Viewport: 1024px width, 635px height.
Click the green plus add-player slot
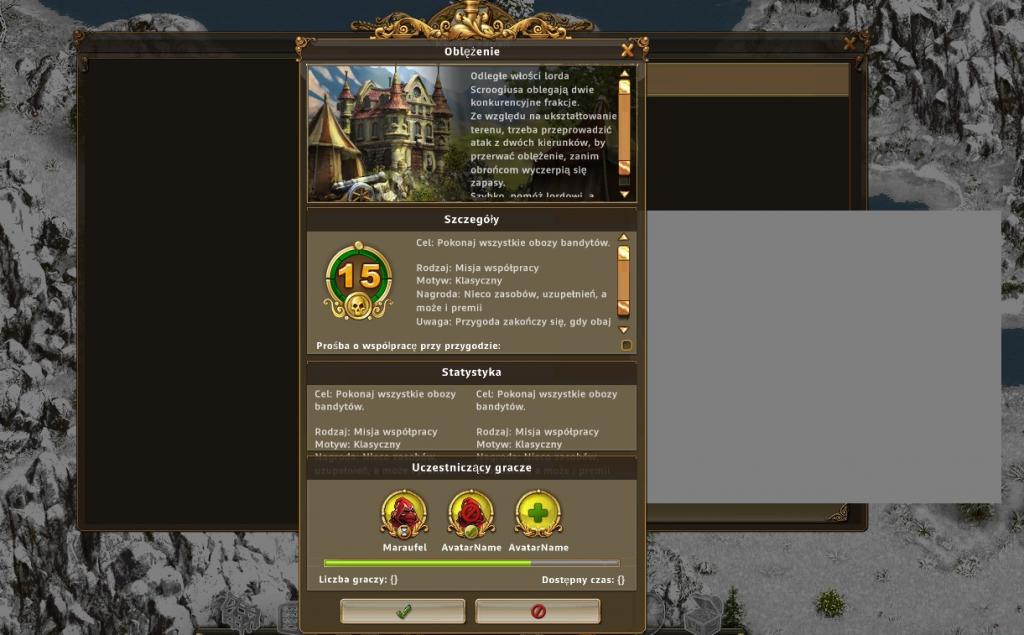(x=538, y=514)
